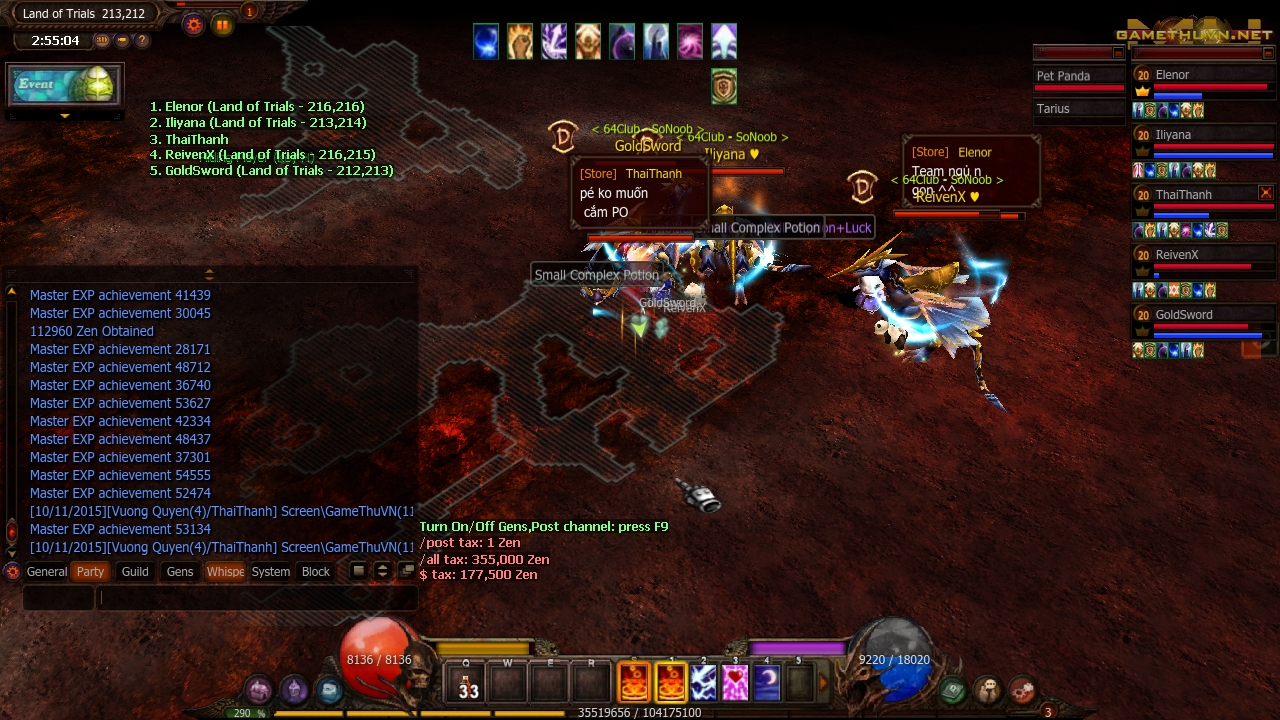Switch to the System chat tab
1280x720 pixels.
(270, 572)
